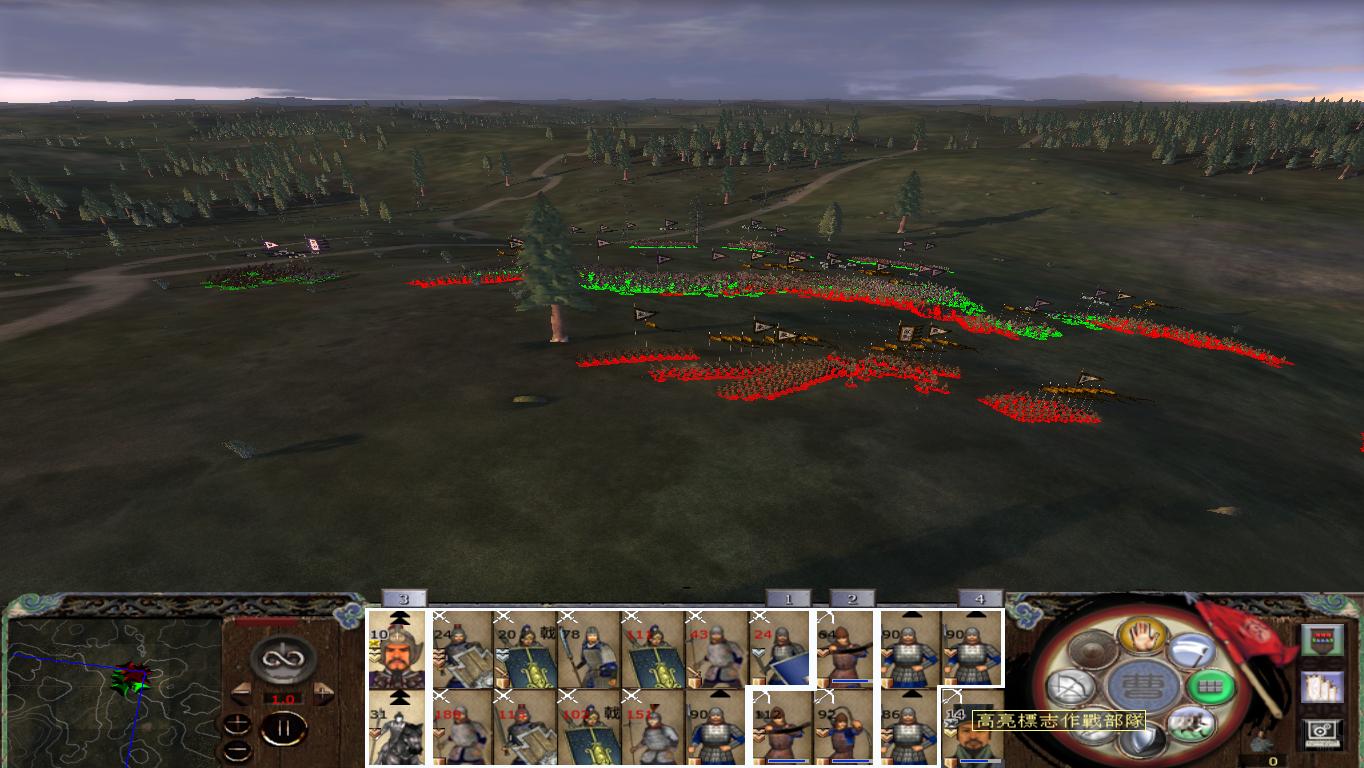Click the war gong rally icon

[1093, 650]
